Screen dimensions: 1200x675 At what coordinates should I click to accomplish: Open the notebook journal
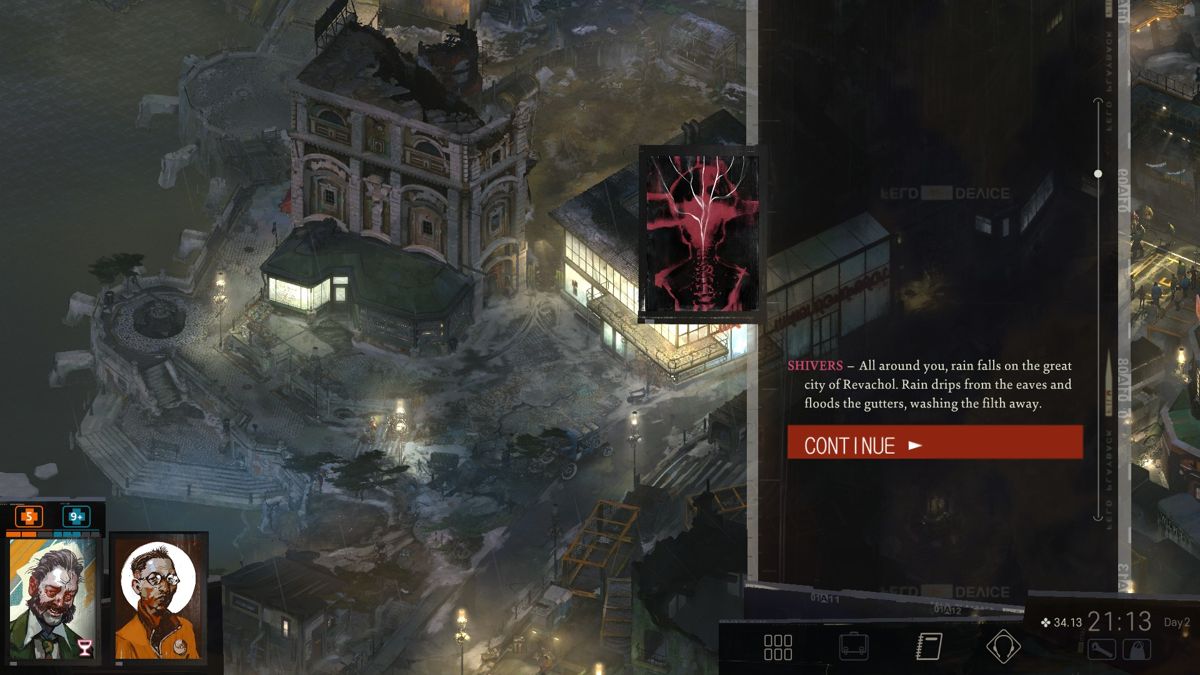click(x=929, y=647)
